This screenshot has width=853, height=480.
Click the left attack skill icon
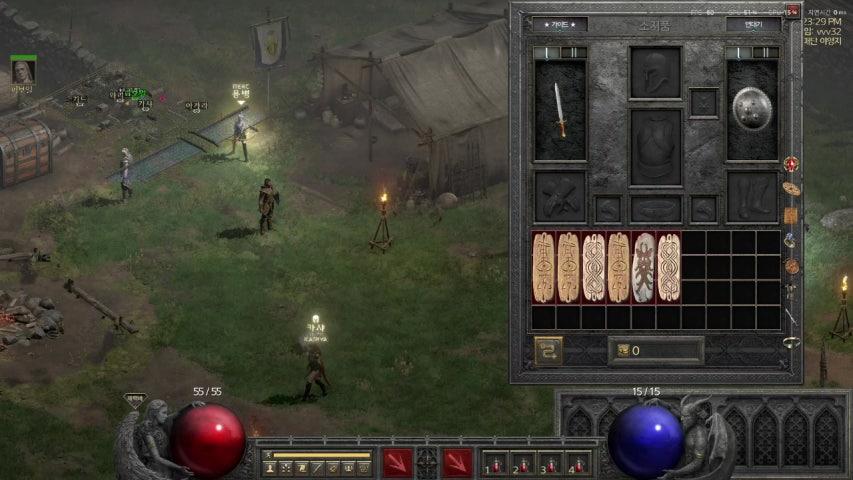(398, 463)
